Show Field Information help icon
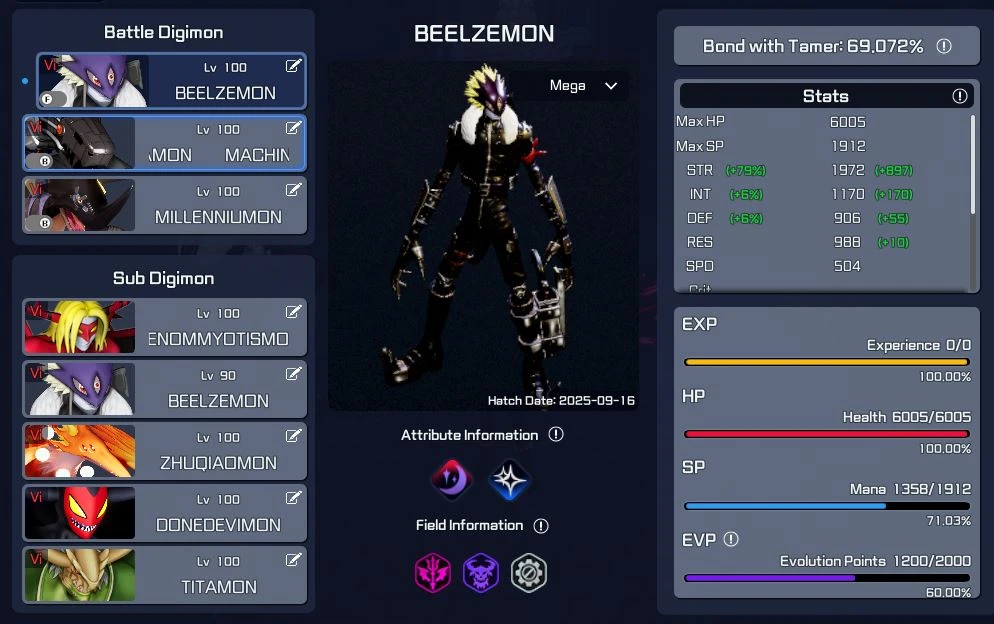The height and width of the screenshot is (624, 994). click(541, 525)
